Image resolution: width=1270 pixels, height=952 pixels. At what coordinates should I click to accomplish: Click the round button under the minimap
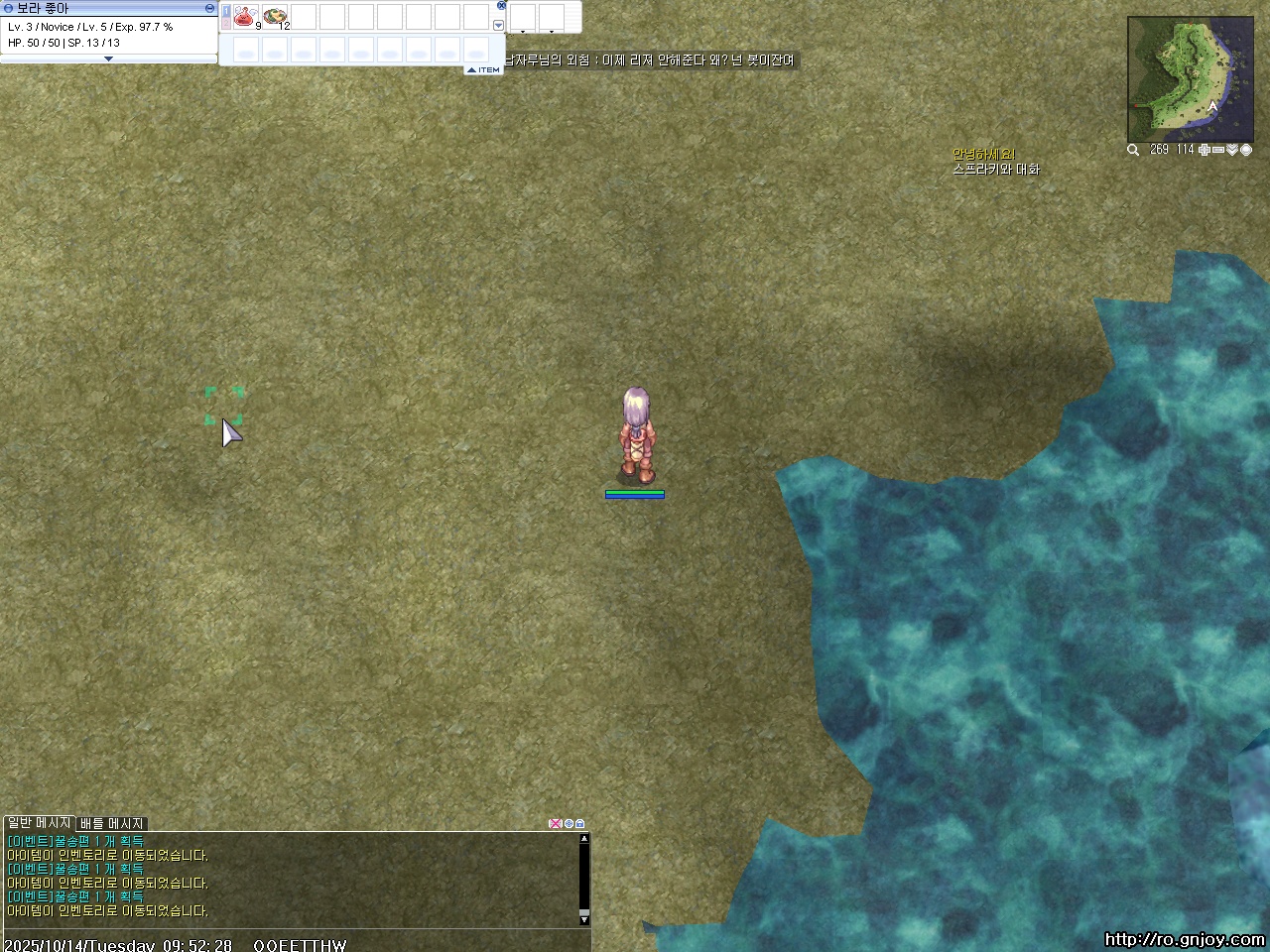(1246, 150)
